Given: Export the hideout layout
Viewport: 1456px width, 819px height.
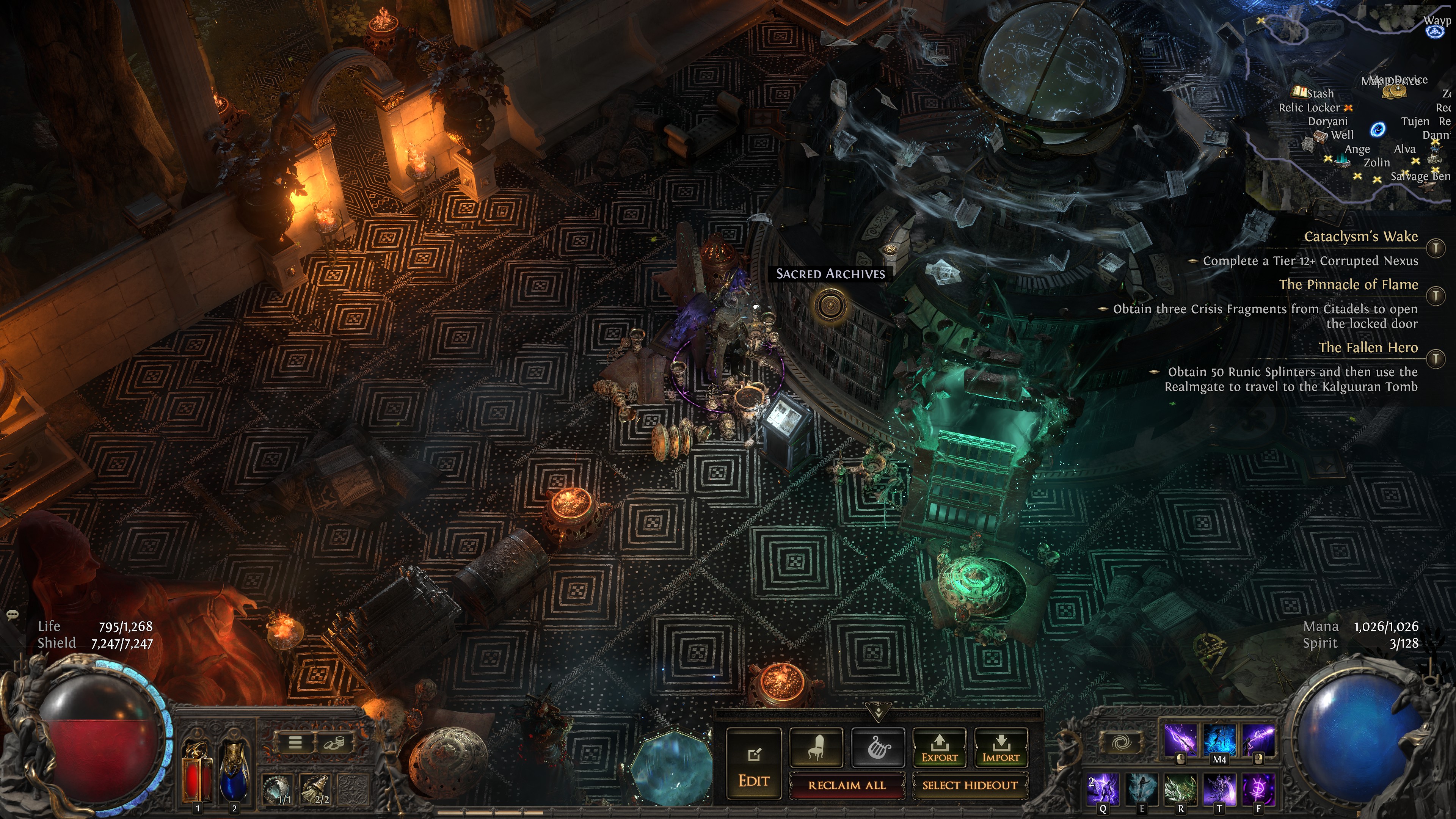Looking at the screenshot, I should 940,748.
